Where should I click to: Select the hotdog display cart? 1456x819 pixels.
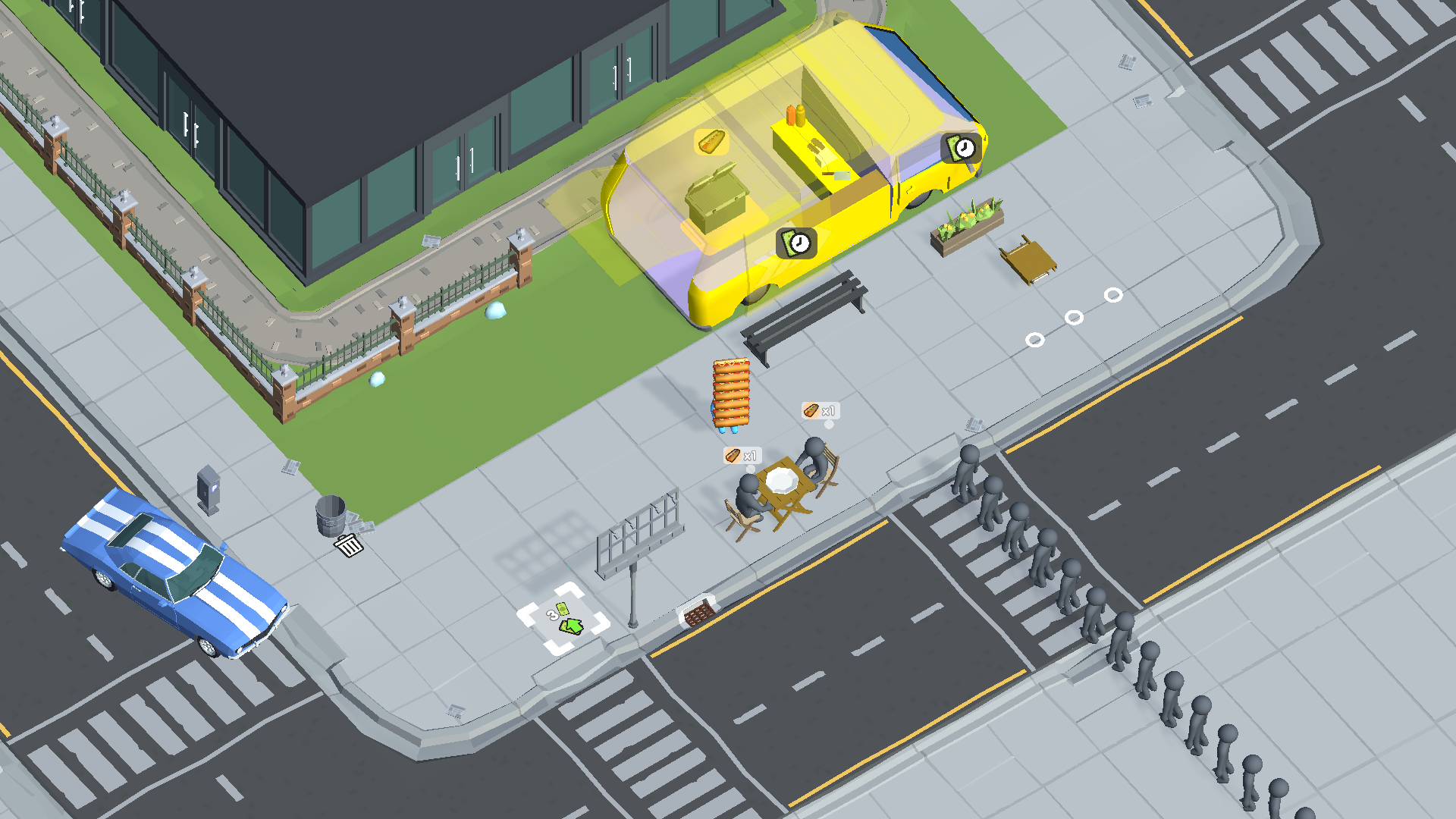point(730,394)
